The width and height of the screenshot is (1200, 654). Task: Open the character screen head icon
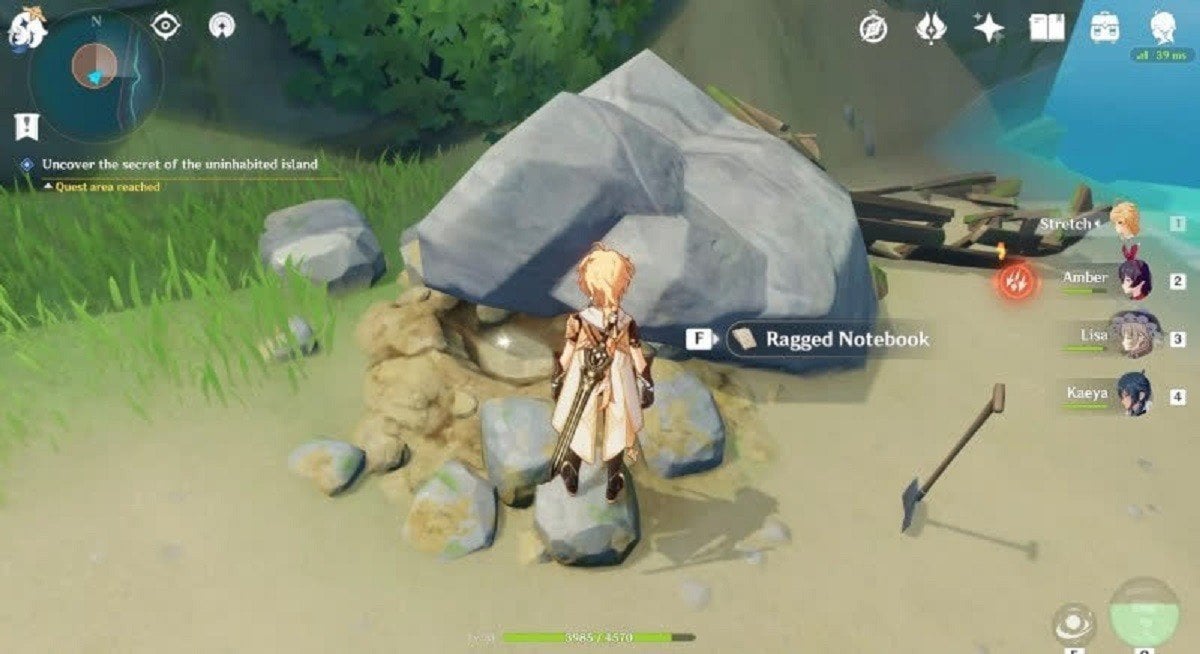click(1162, 27)
